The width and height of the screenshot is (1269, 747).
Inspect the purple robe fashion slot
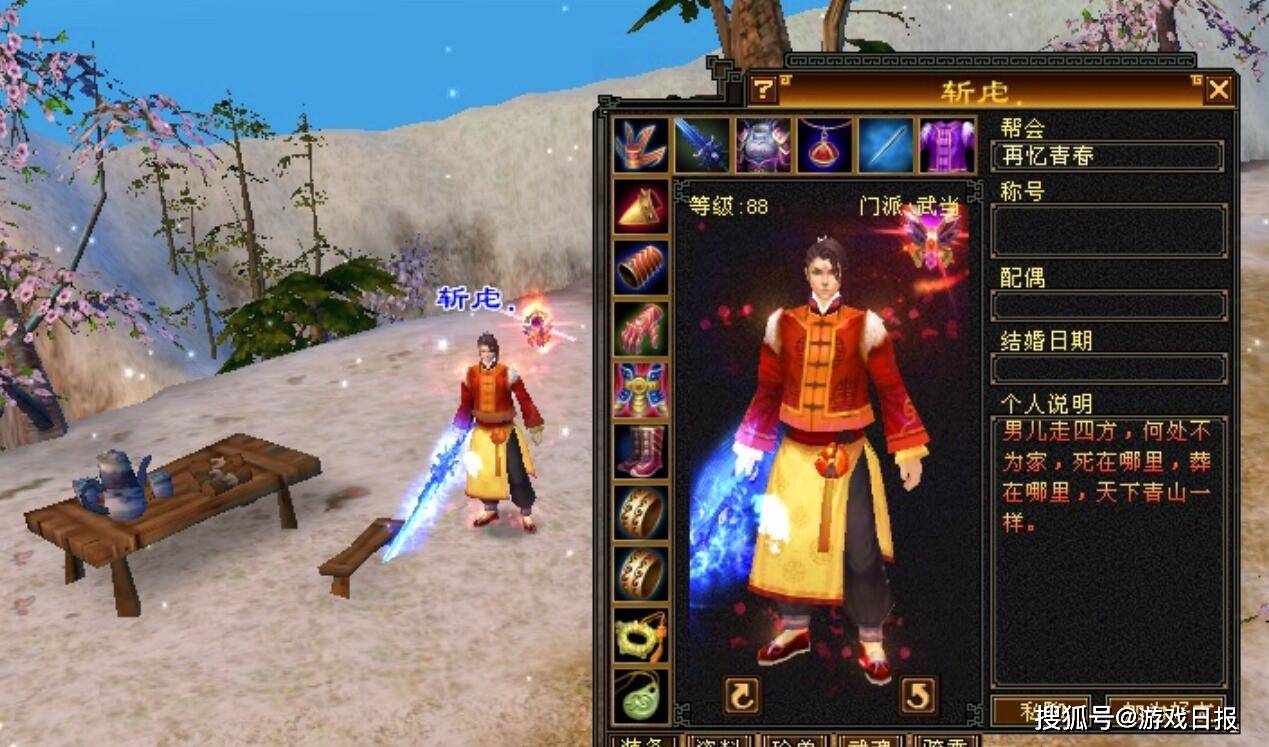[946, 146]
